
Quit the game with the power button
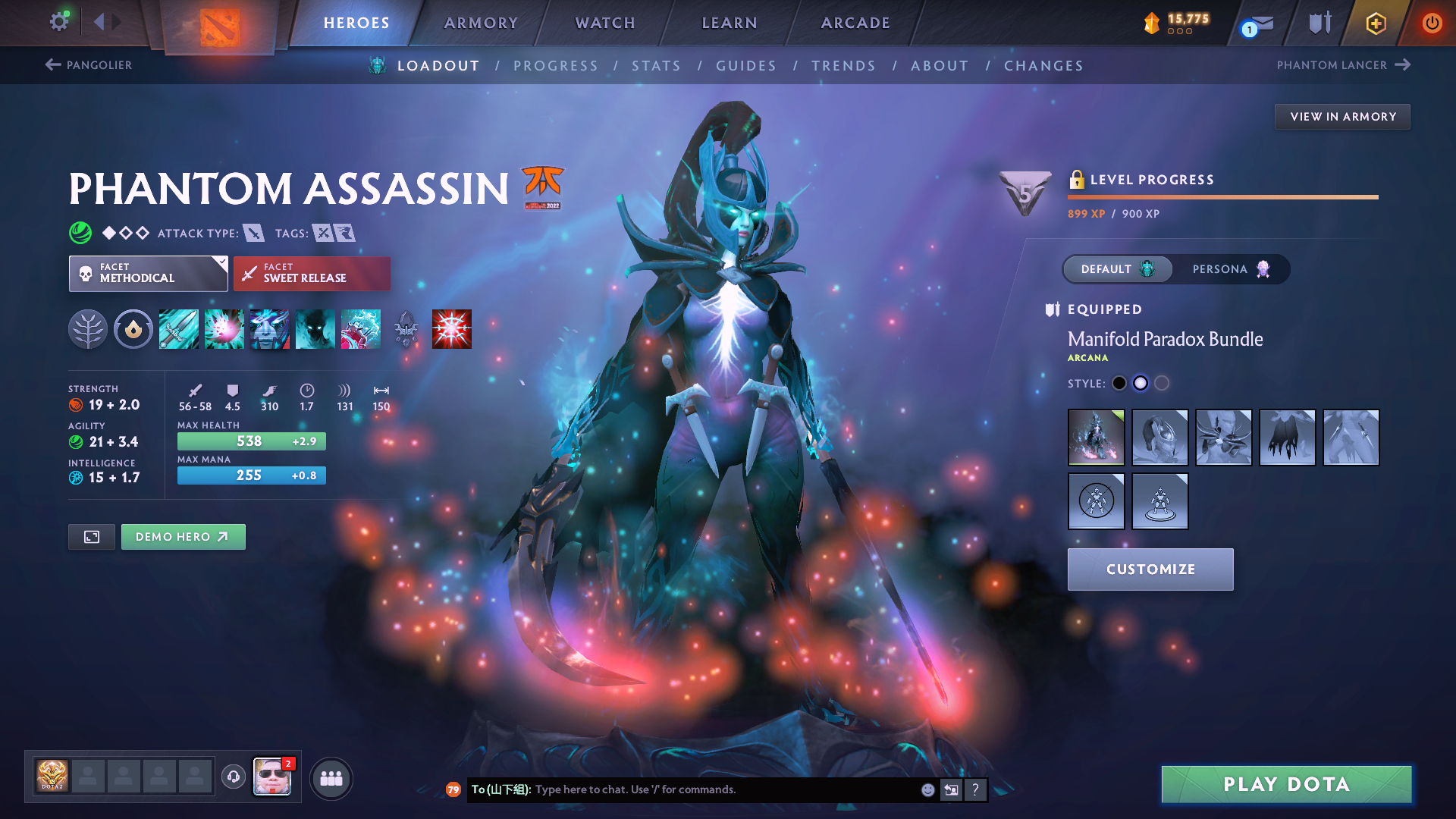[x=1432, y=23]
